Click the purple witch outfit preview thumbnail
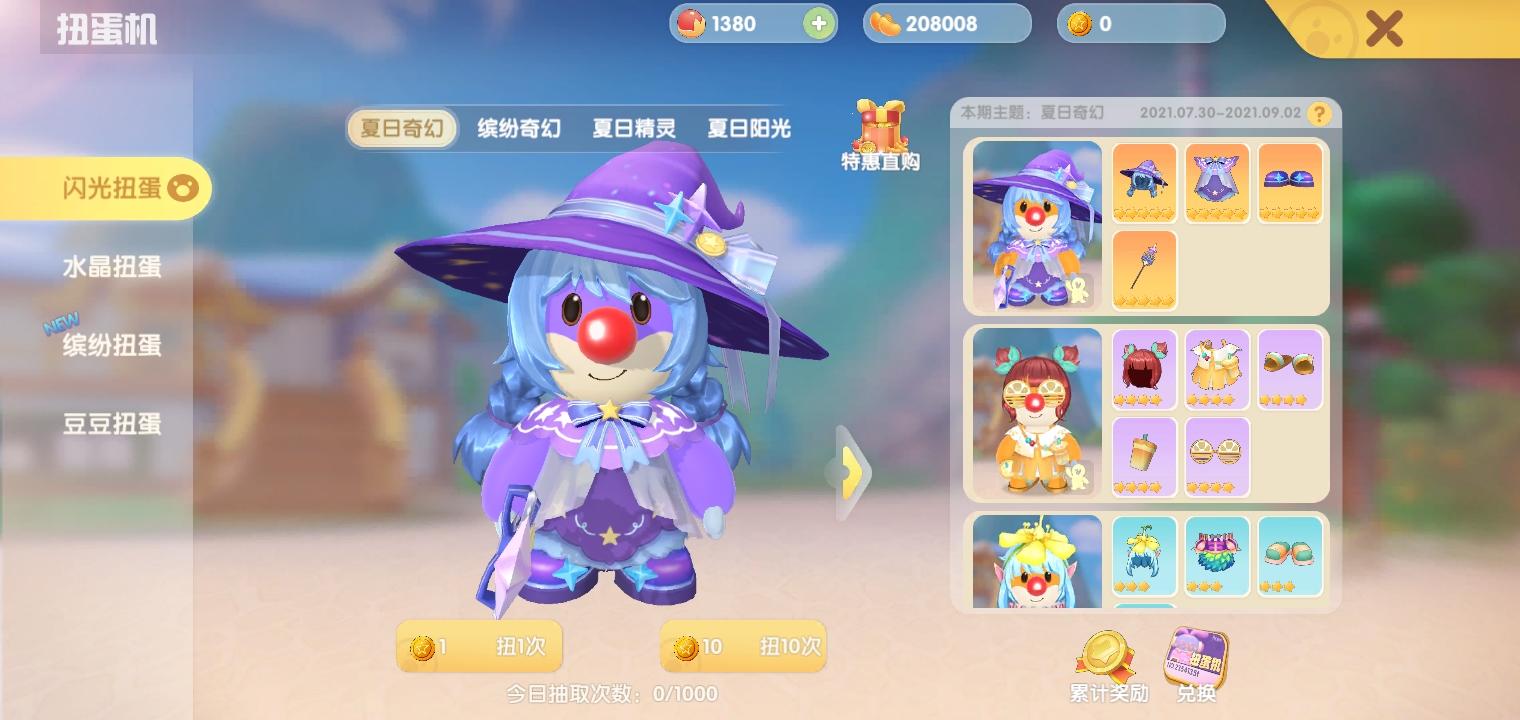The height and width of the screenshot is (720, 1520). pyautogui.click(x=1036, y=225)
